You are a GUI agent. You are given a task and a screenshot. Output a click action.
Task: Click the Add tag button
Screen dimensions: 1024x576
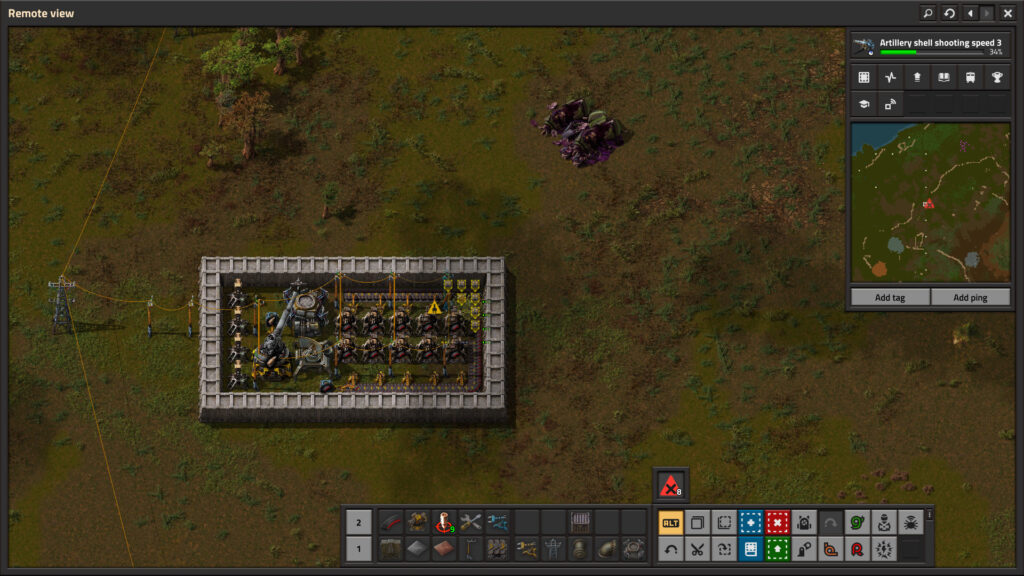890,297
